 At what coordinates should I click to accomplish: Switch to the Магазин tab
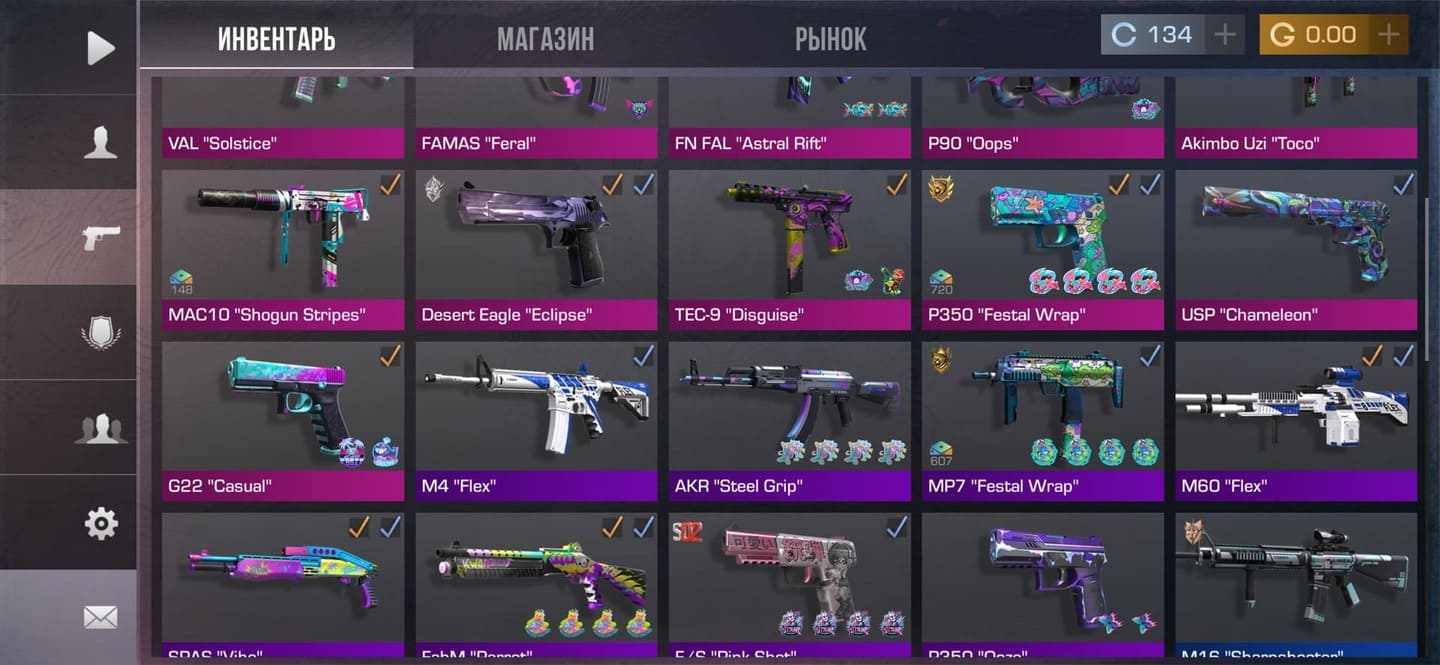tap(545, 39)
